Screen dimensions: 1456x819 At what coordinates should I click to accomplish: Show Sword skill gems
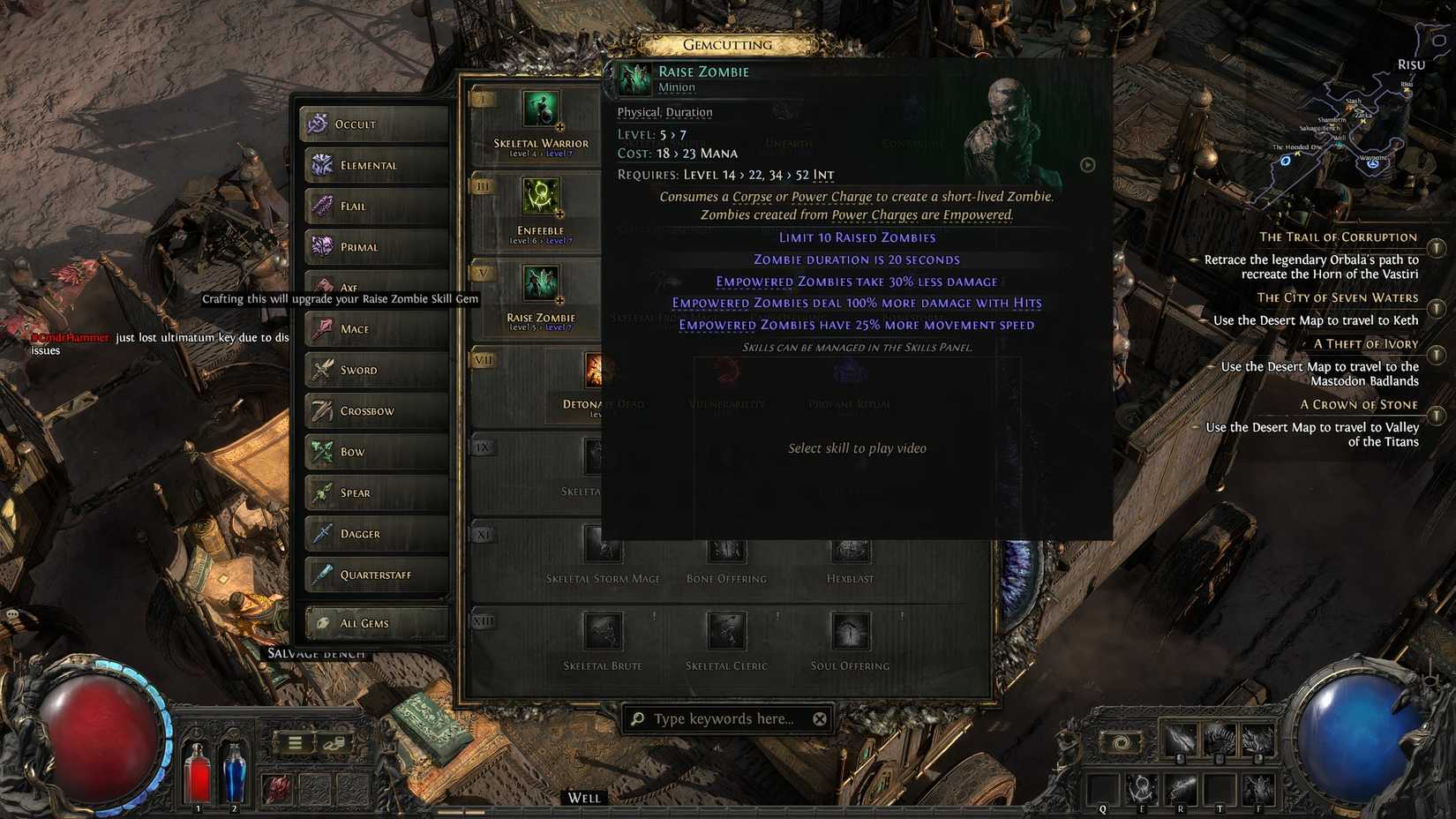(x=375, y=370)
